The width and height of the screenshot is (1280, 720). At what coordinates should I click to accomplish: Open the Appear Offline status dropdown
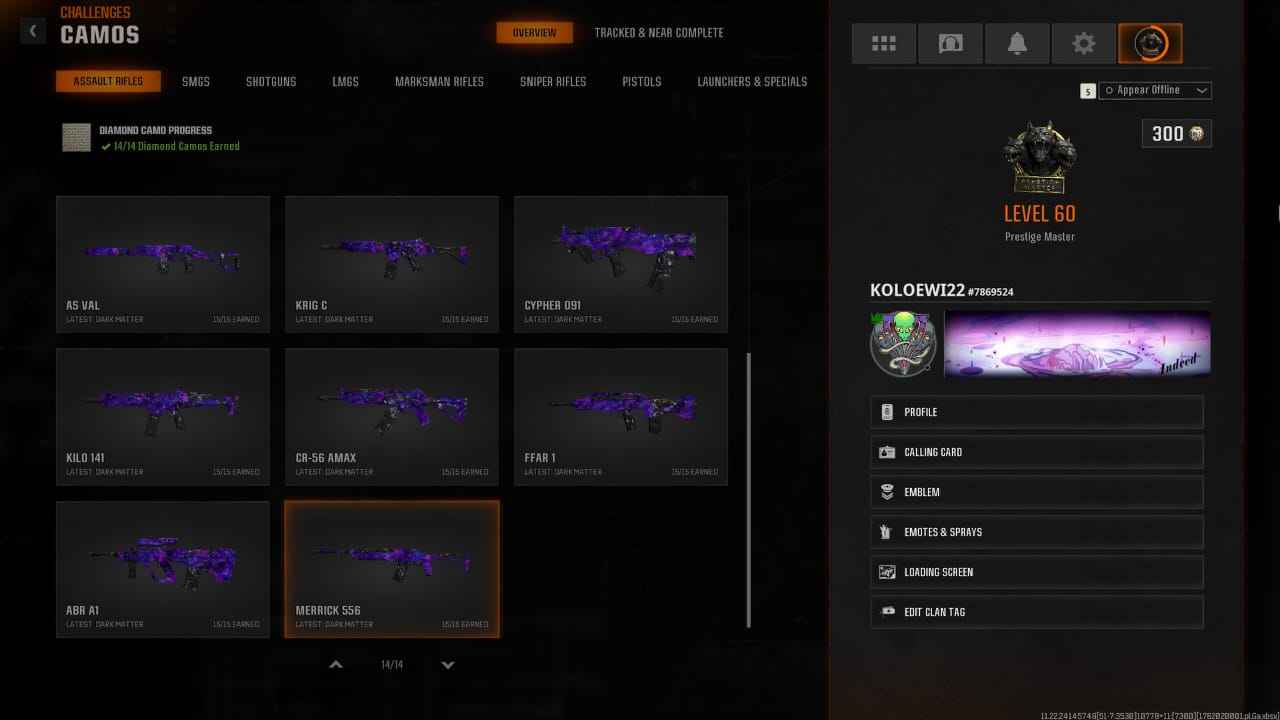1155,90
